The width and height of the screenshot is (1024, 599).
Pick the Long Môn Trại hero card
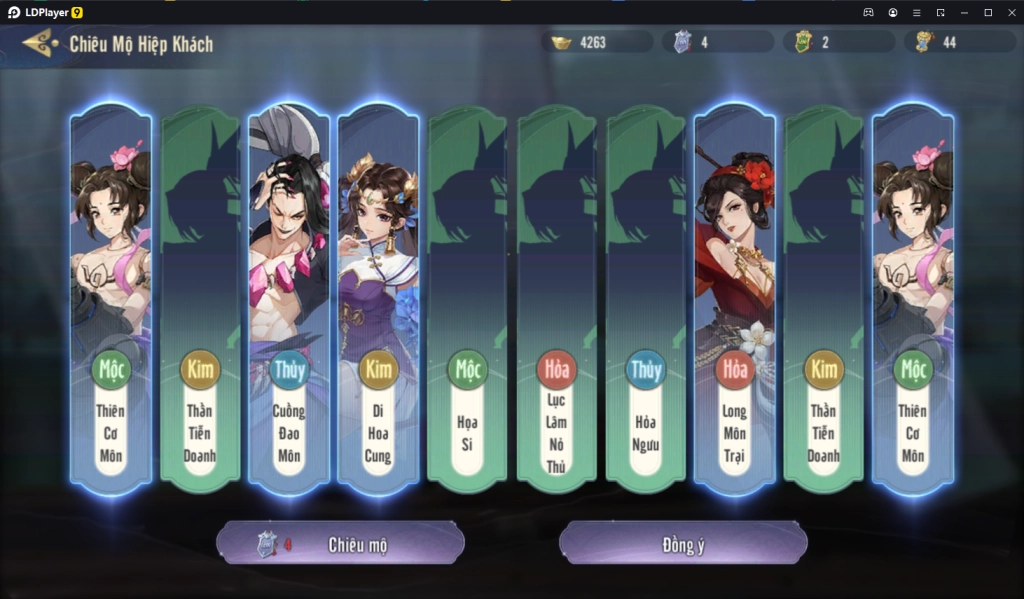click(x=735, y=300)
